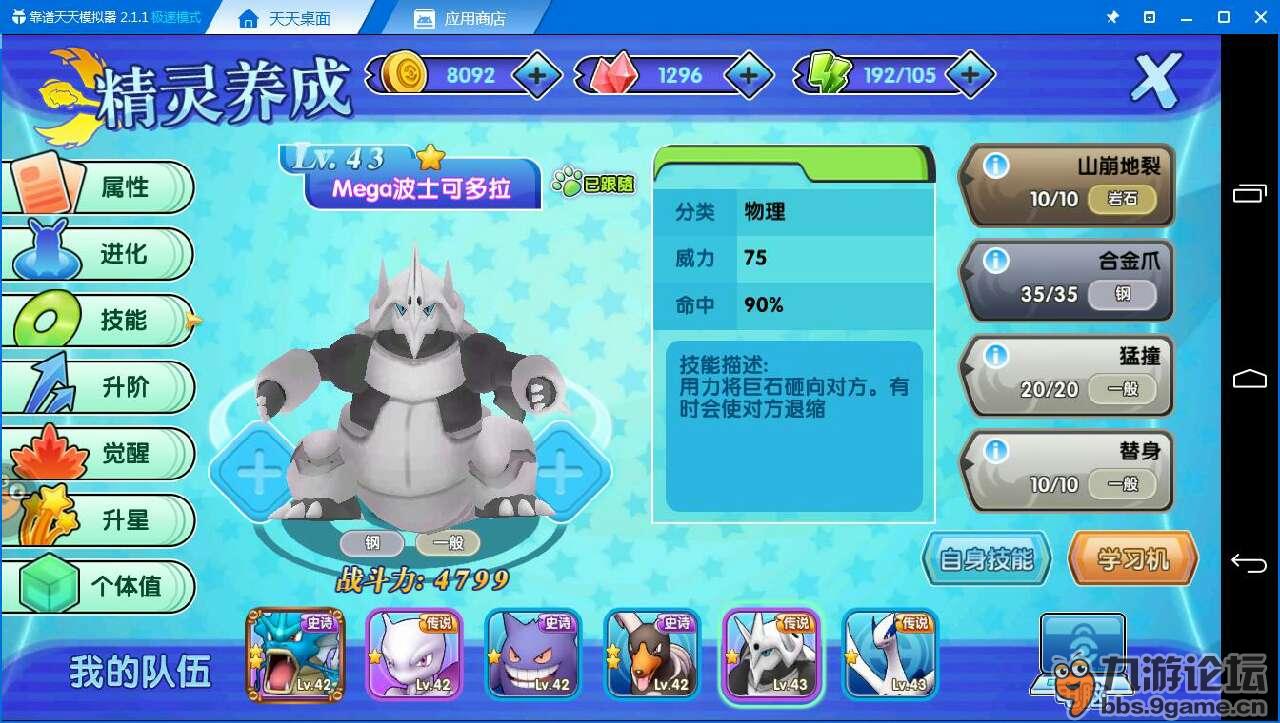Close the 精灵养成 screen with the X

click(1156, 80)
